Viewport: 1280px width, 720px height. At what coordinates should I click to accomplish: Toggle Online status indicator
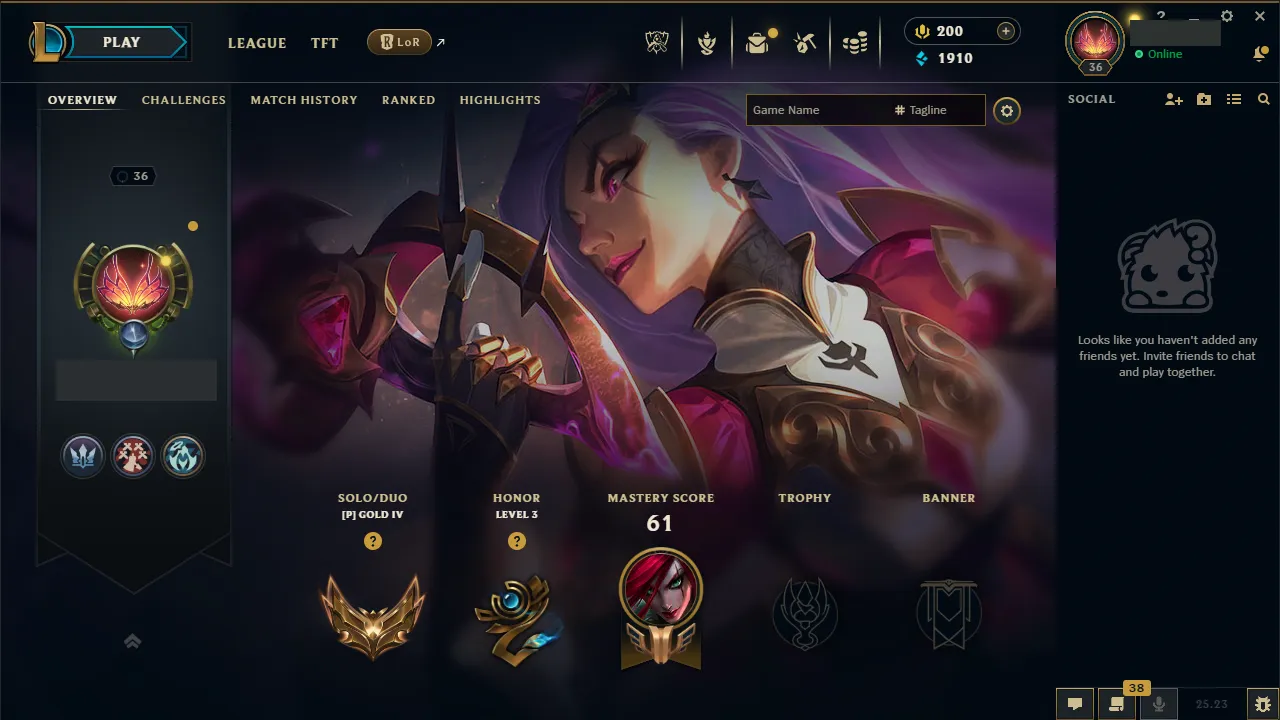(x=1141, y=55)
